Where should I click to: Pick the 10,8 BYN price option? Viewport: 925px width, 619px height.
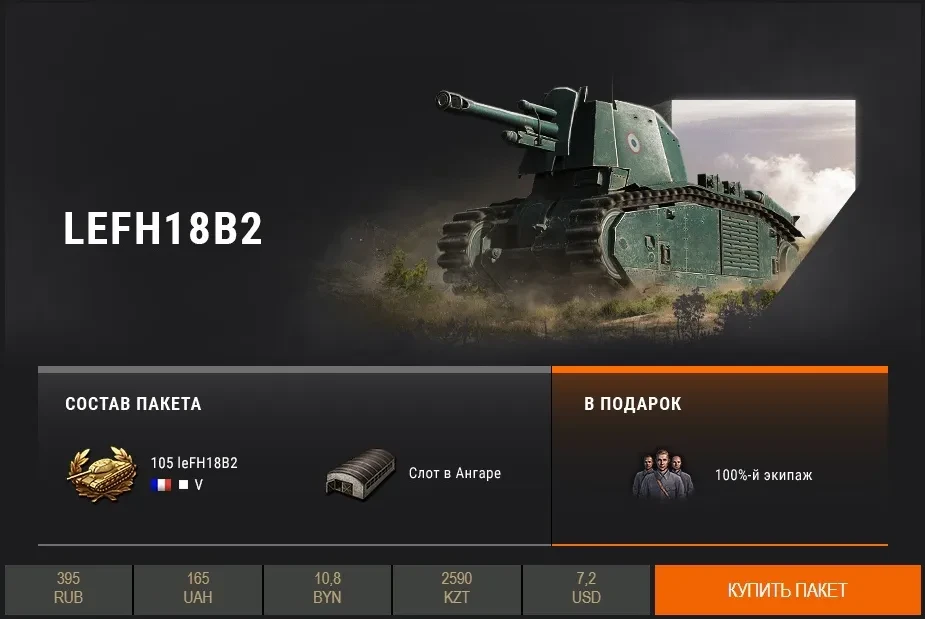click(327, 589)
